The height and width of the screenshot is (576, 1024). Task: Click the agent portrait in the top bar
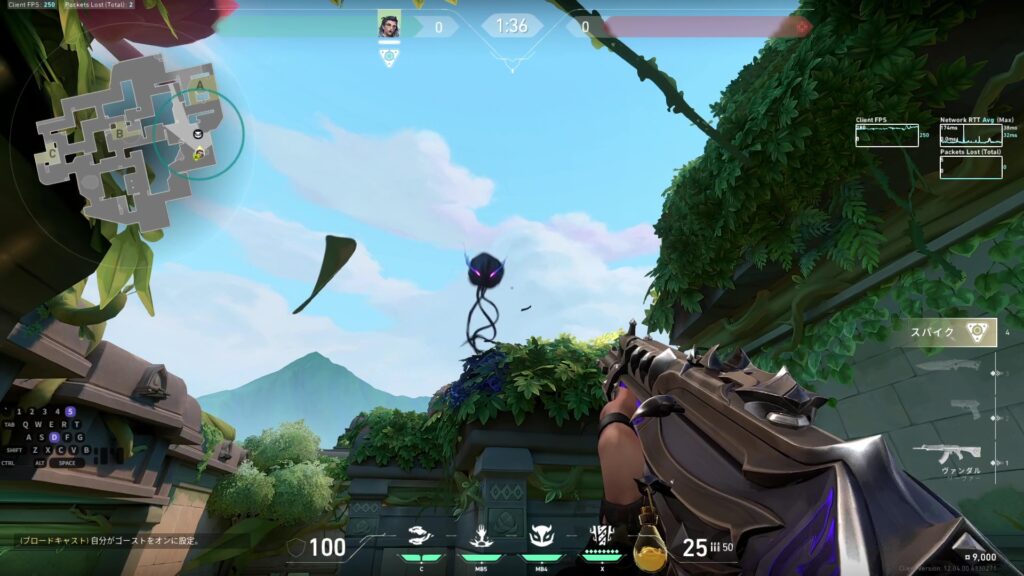click(389, 25)
